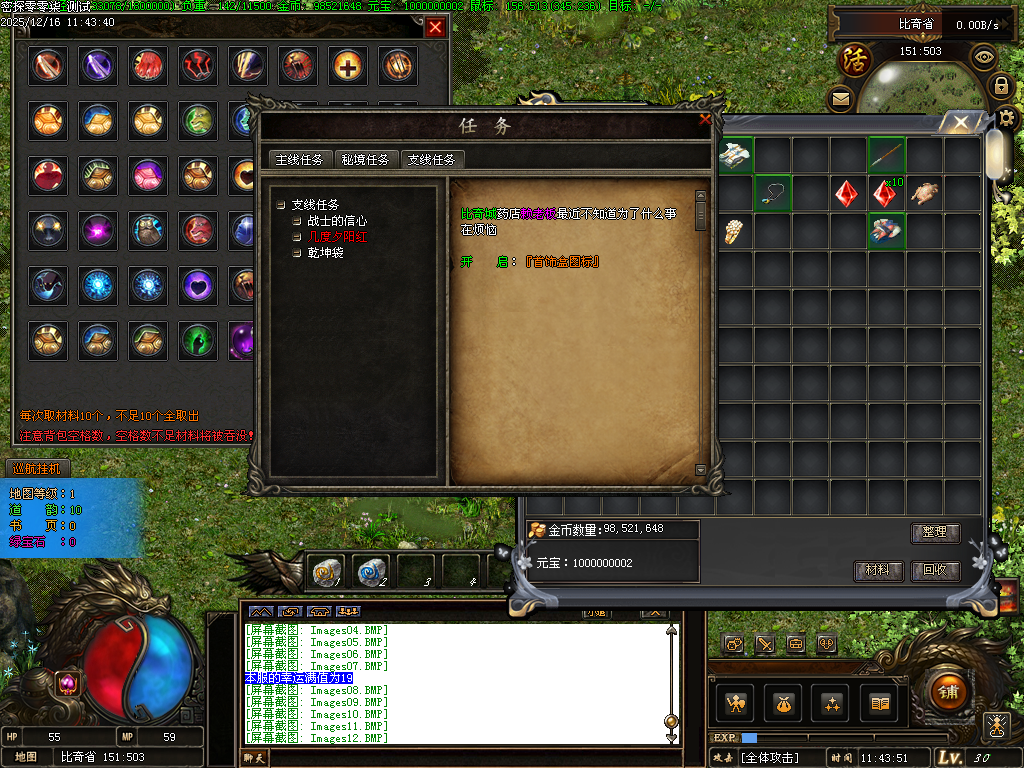The height and width of the screenshot is (768, 1024).
Task: Close the 任务 quest window
Action: 705,119
